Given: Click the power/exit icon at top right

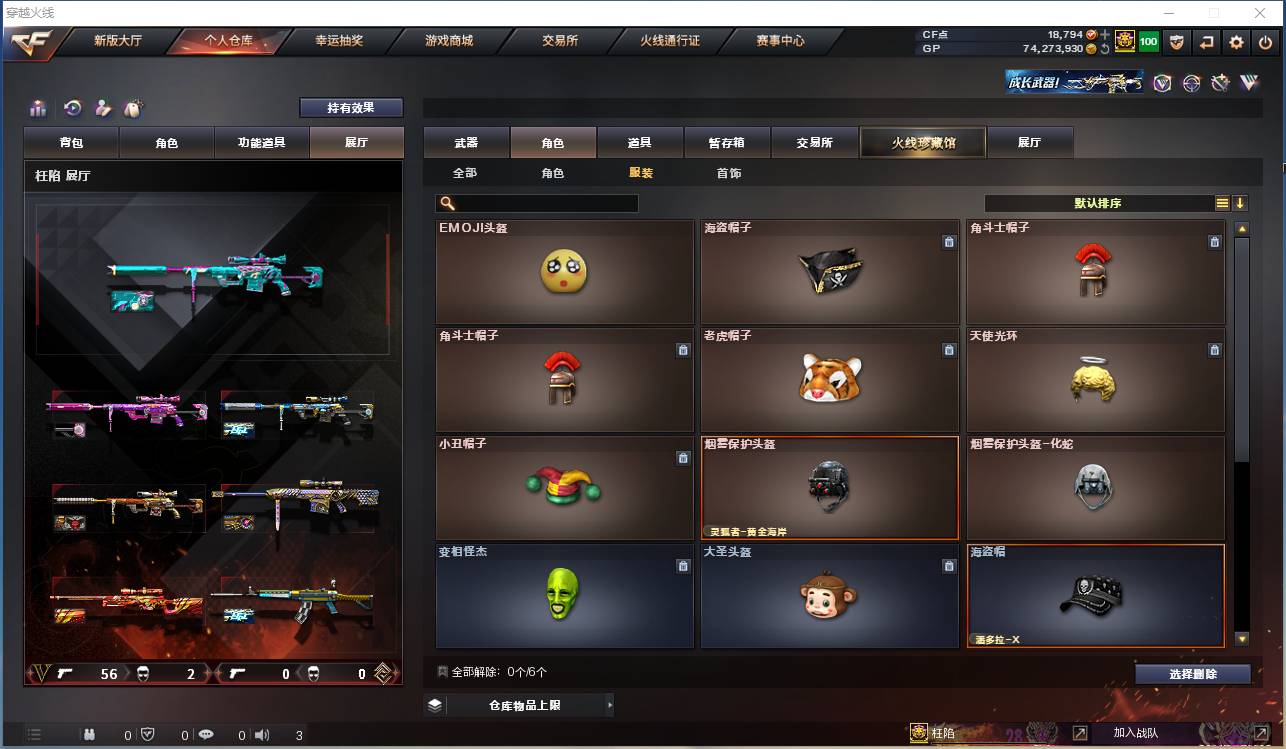Looking at the screenshot, I should [x=1266, y=42].
